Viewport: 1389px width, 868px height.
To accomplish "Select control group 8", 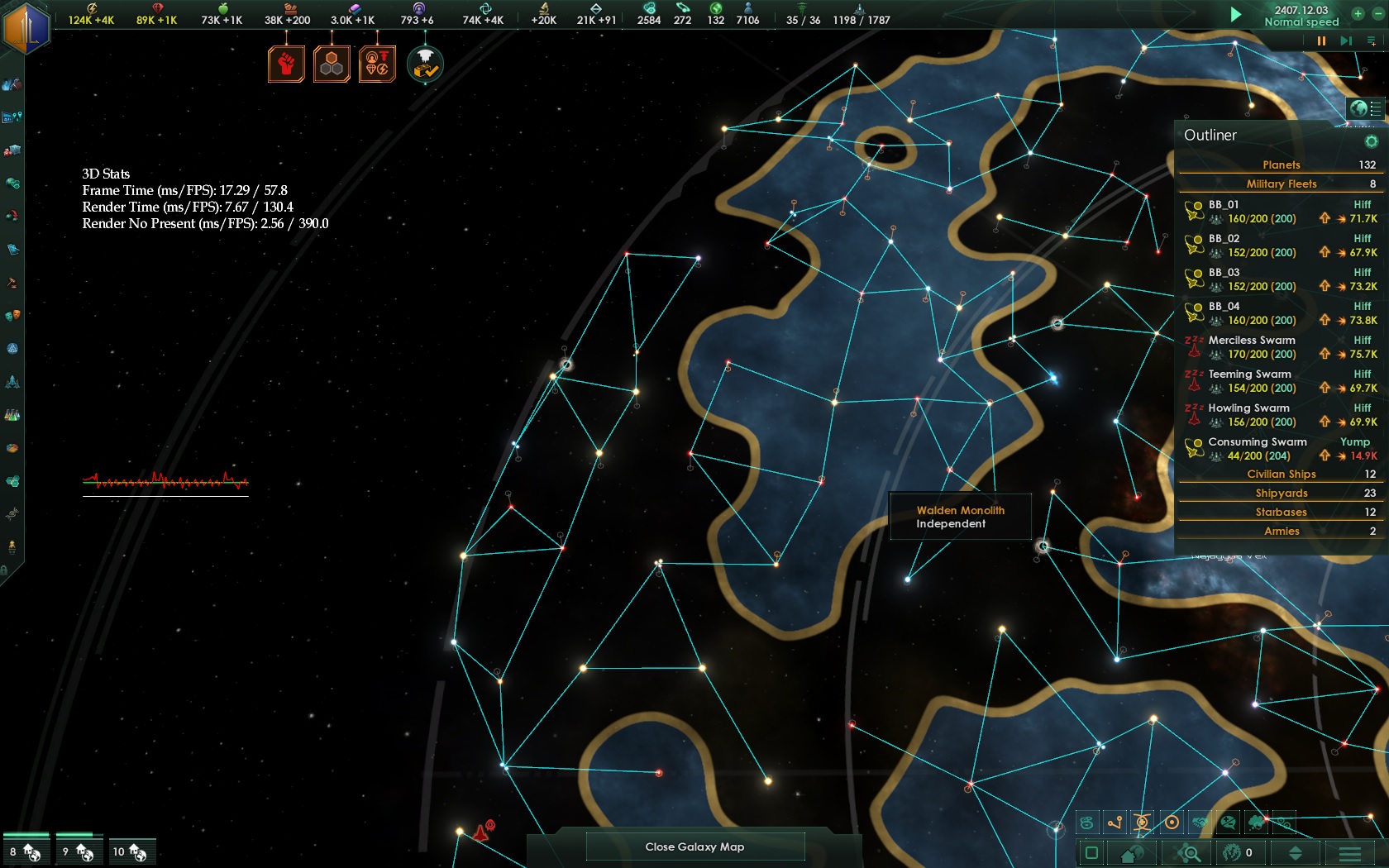I will pyautogui.click(x=26, y=851).
